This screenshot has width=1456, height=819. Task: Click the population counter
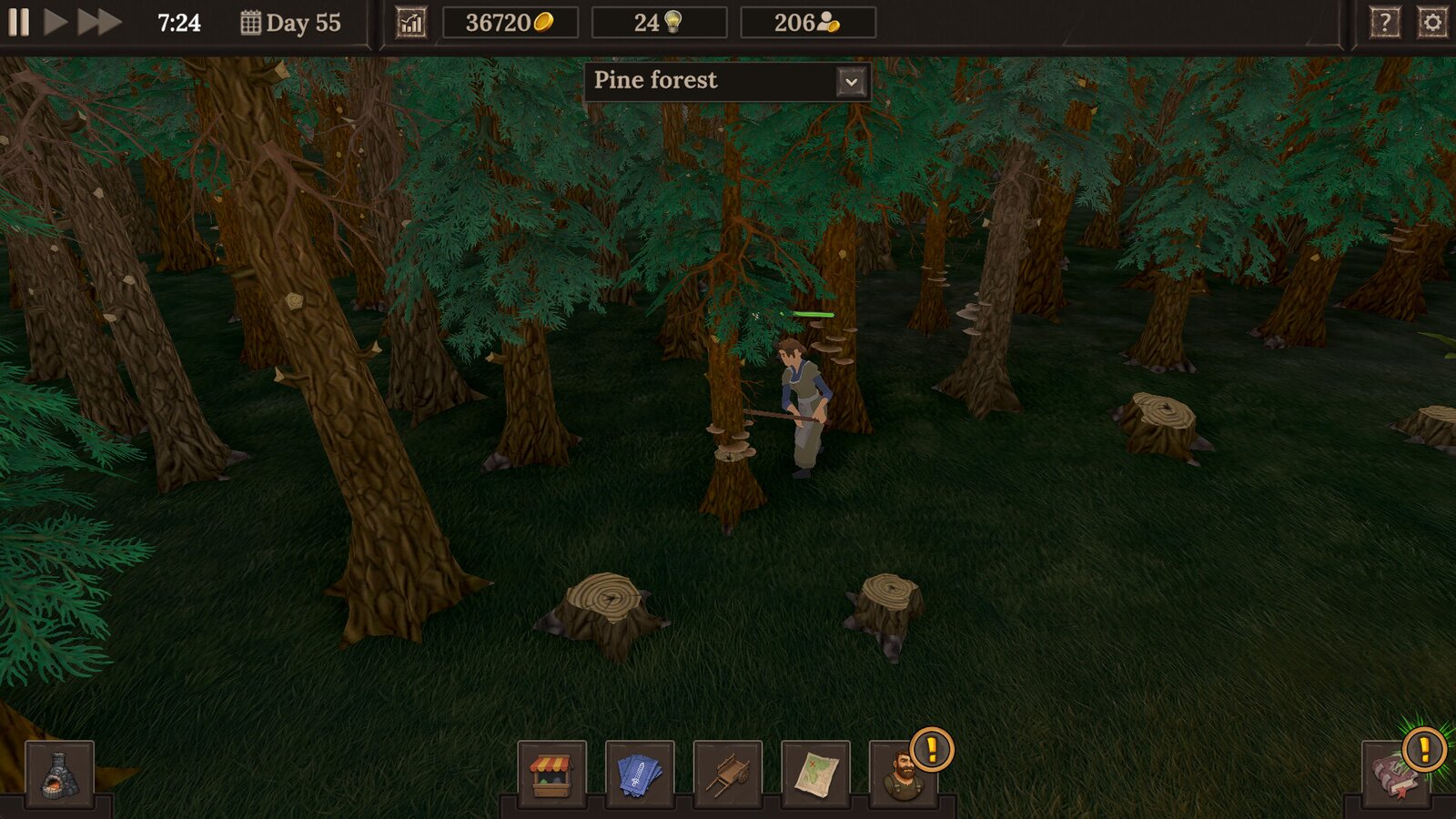point(808,23)
